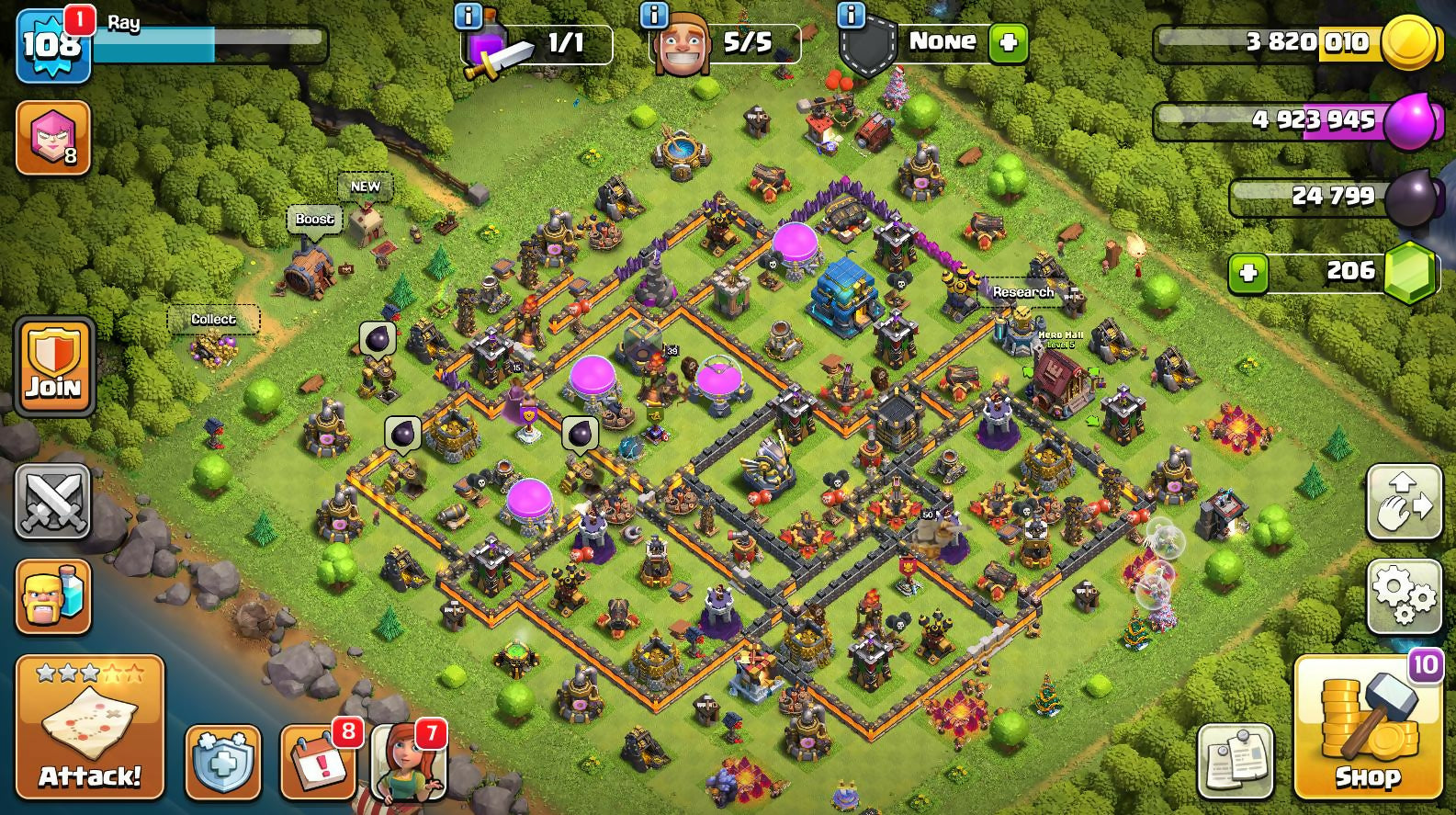Open the pink-haired hero icon with badge 8
1456x815 pixels.
coord(53,138)
